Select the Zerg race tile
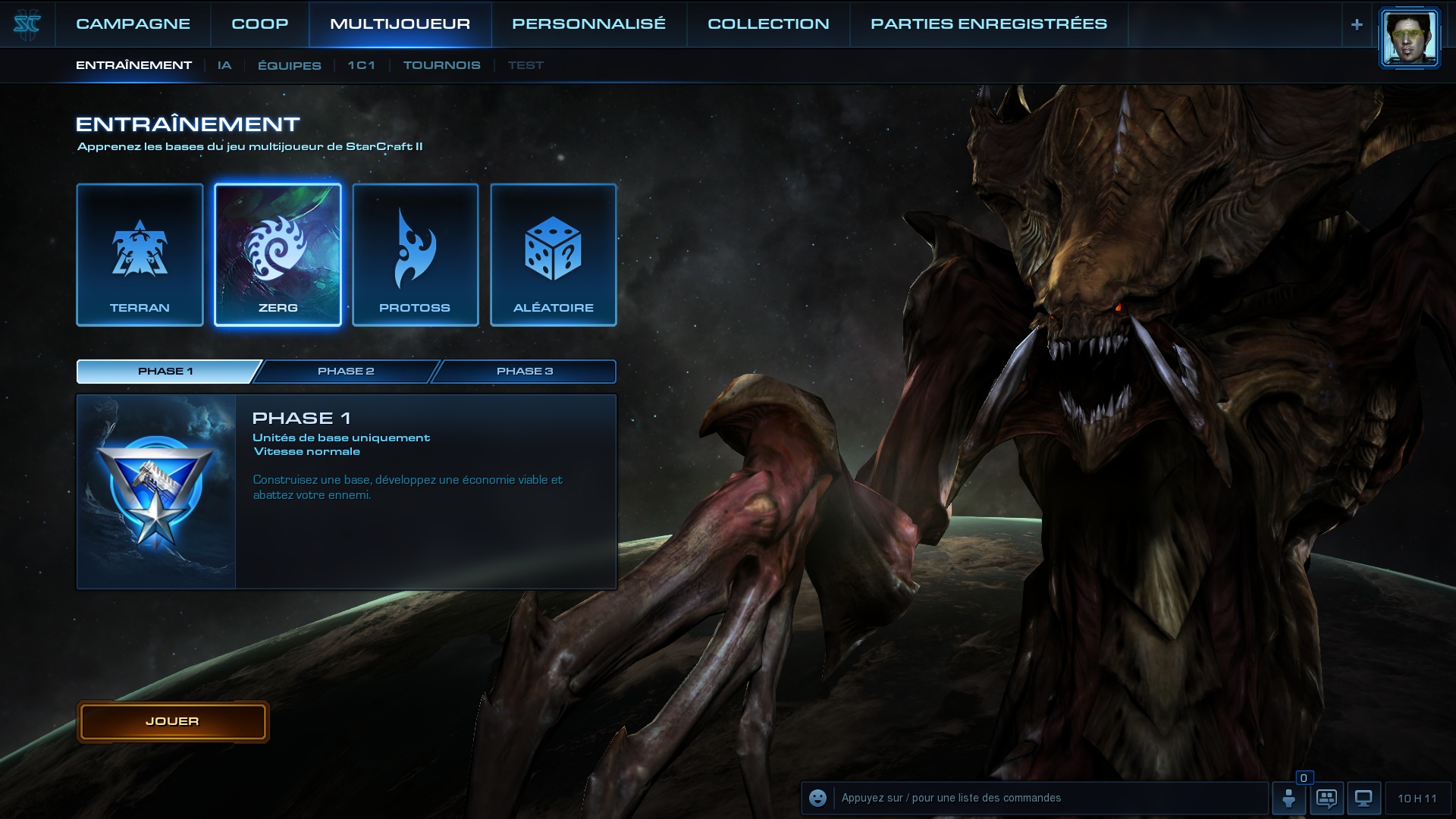The image size is (1456, 819). point(278,255)
